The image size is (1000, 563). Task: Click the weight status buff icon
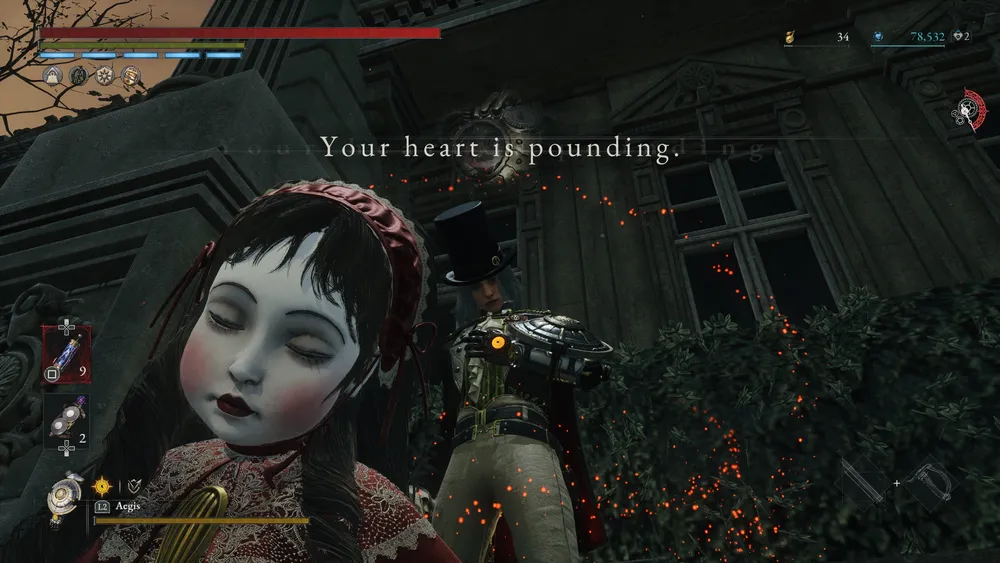click(53, 76)
